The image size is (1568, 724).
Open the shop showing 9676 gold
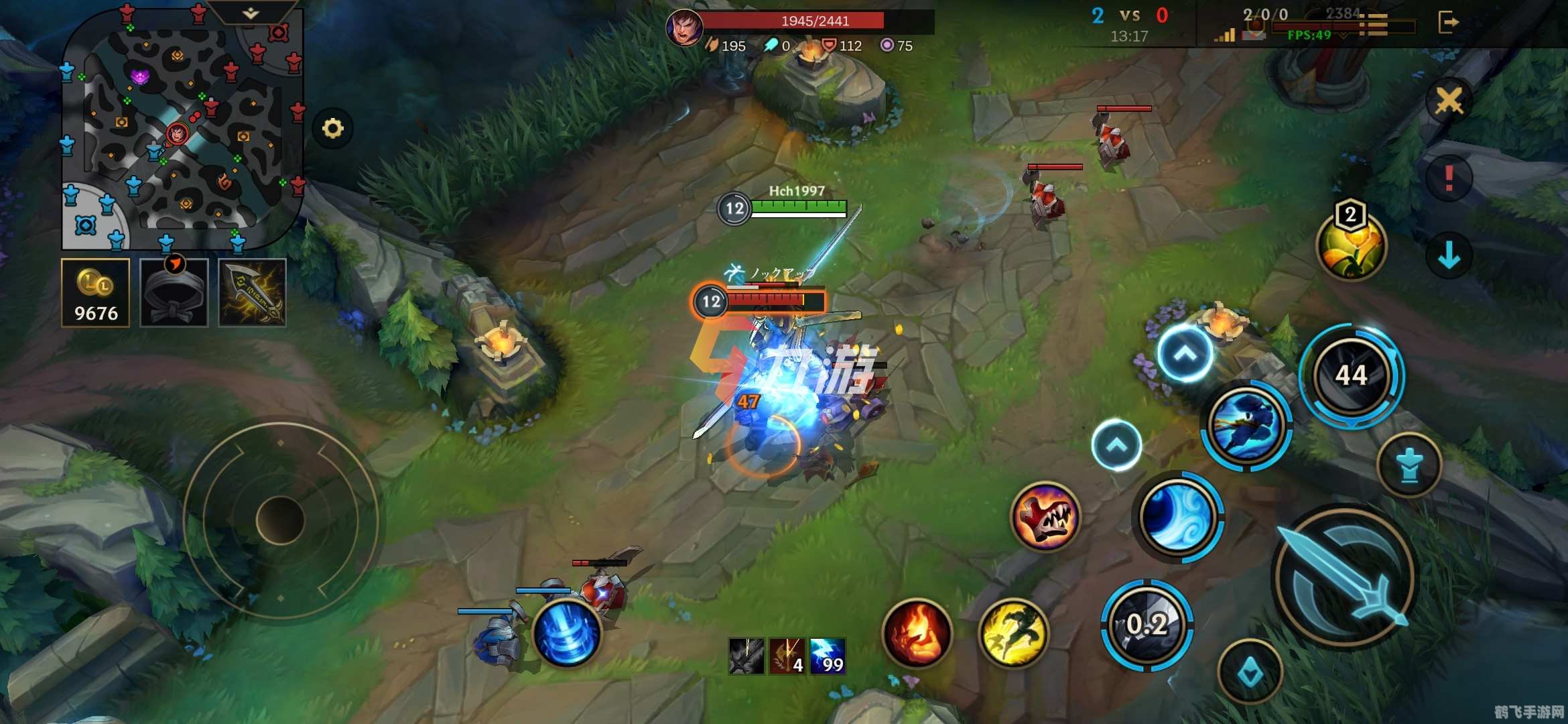coord(95,293)
